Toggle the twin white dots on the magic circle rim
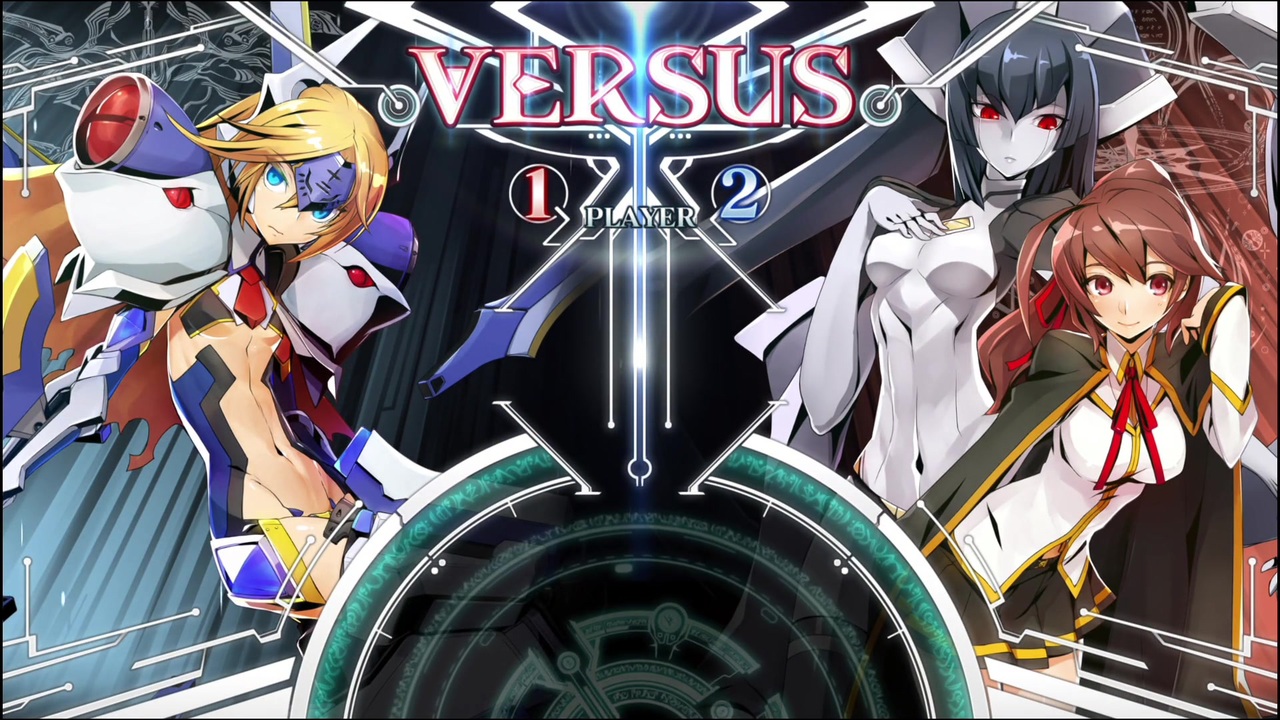This screenshot has height=720, width=1280. coord(438,566)
